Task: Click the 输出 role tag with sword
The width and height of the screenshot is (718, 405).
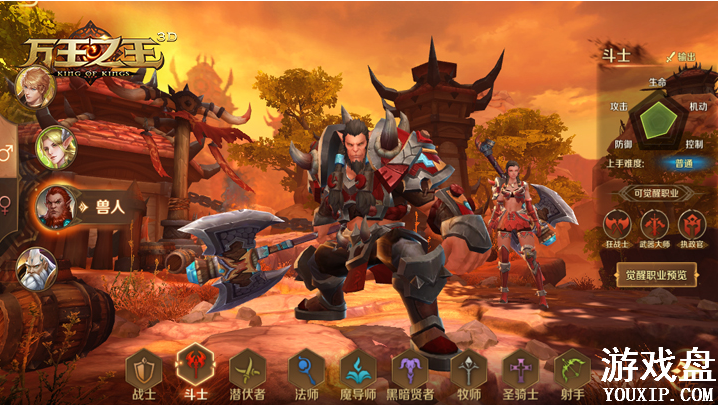Action: (681, 57)
